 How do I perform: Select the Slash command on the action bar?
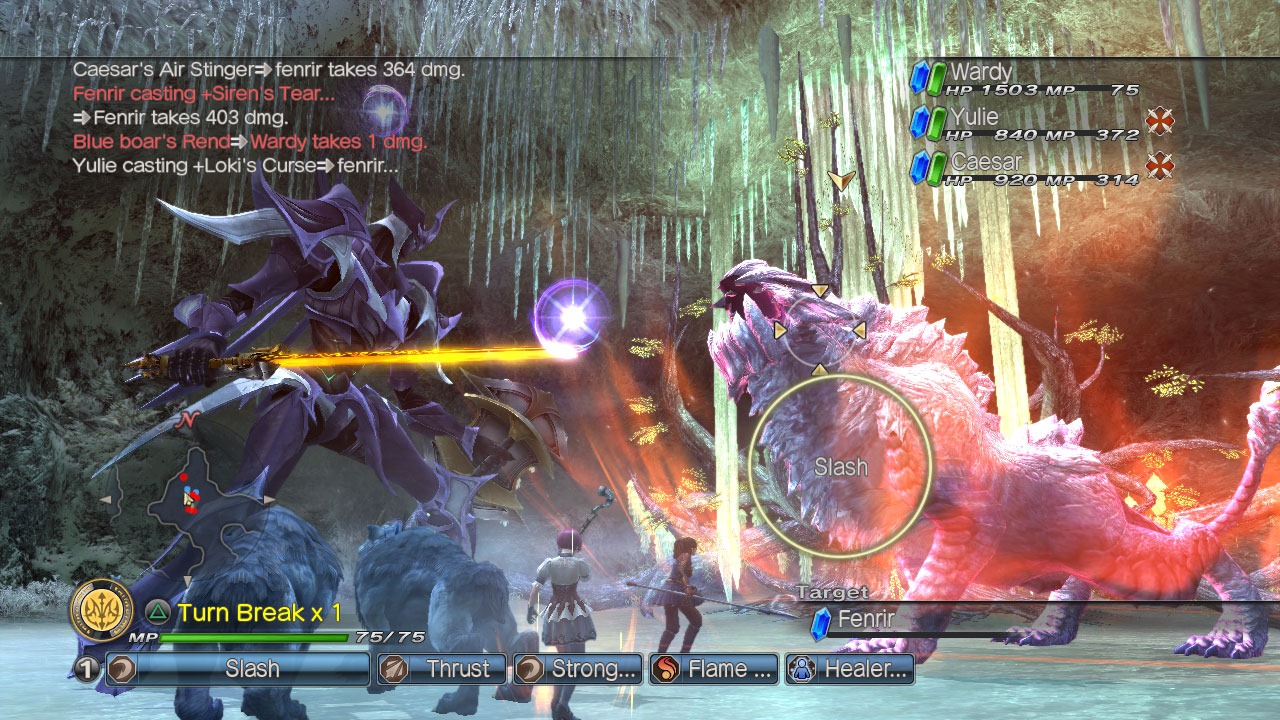point(251,669)
